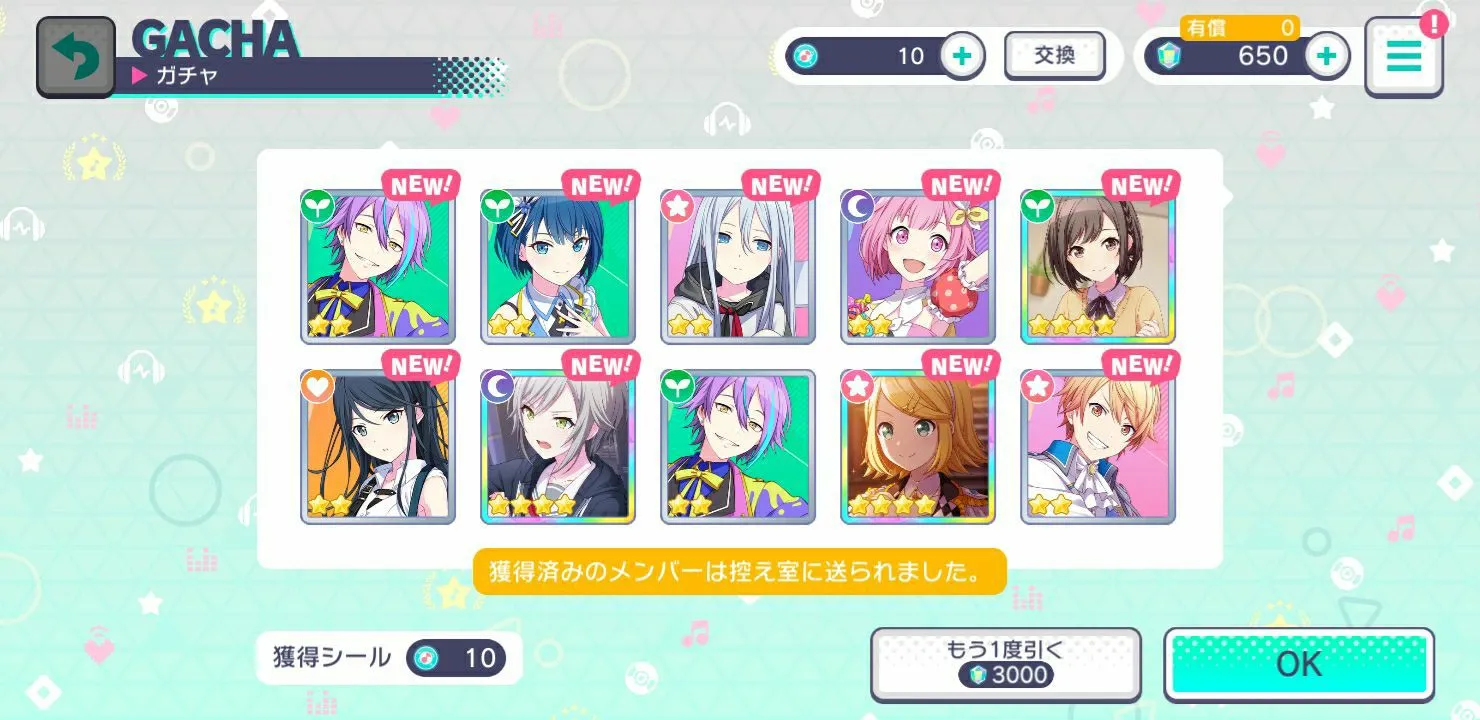Confirm results with the OK button
The width and height of the screenshot is (1480, 720).
(x=1298, y=663)
